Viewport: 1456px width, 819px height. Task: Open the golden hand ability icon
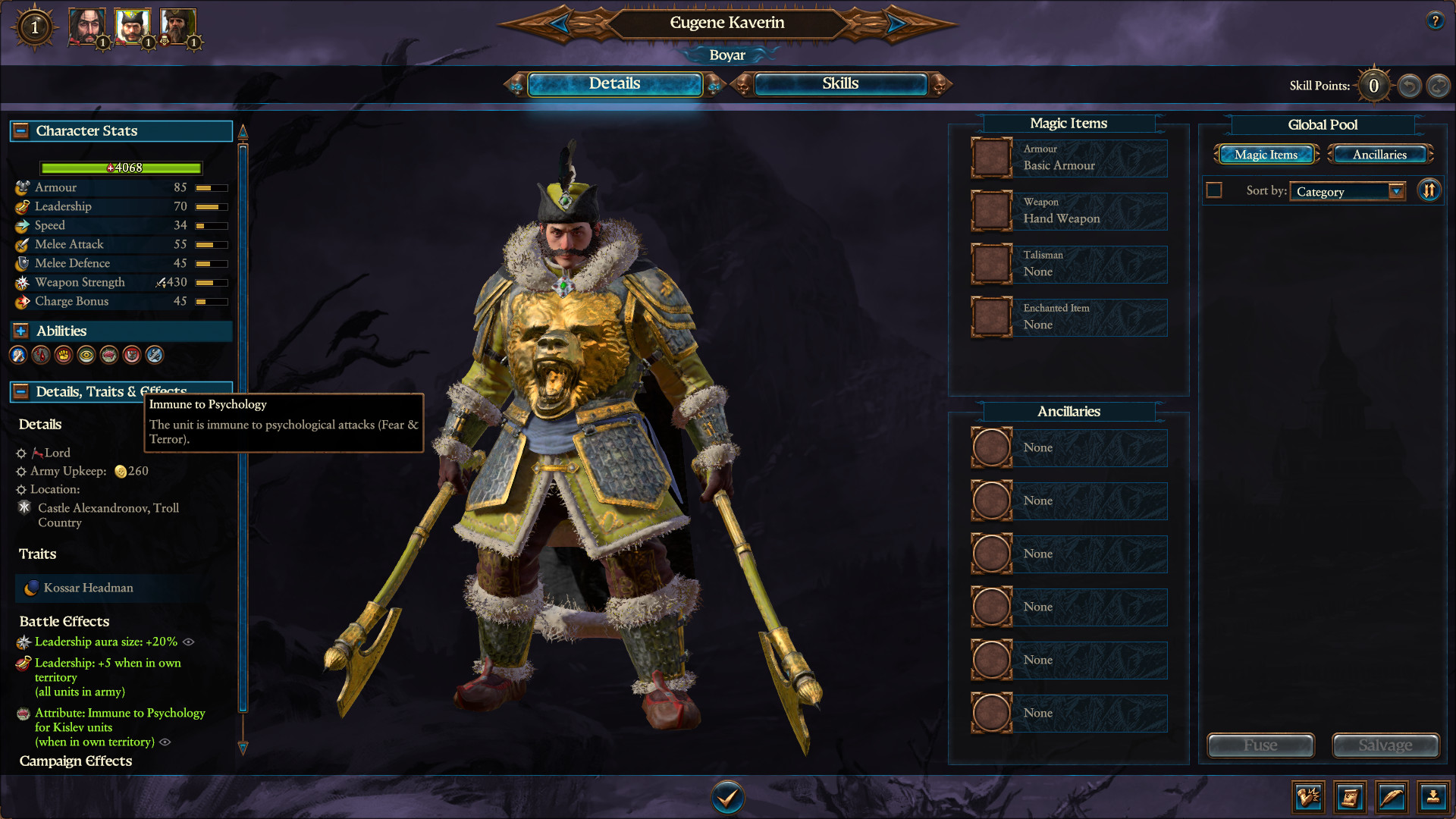(x=63, y=355)
